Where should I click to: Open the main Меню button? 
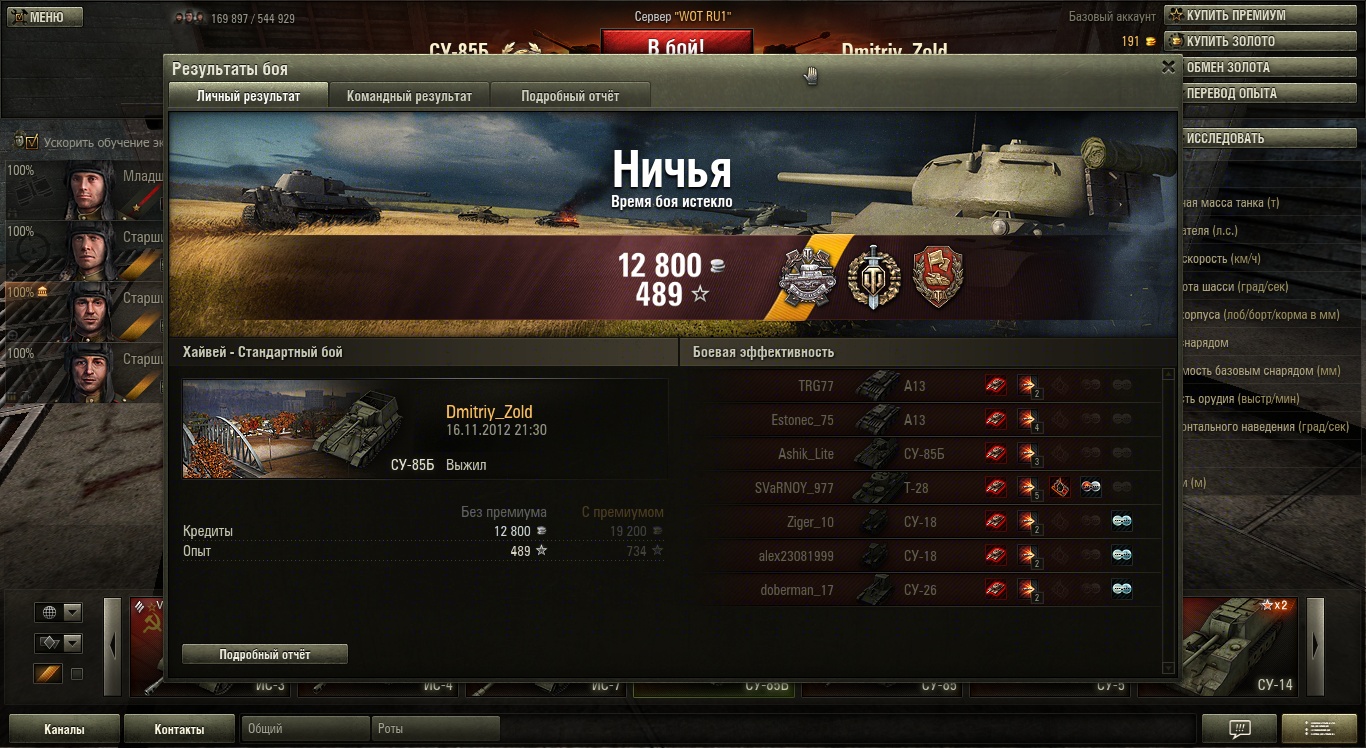click(x=45, y=17)
